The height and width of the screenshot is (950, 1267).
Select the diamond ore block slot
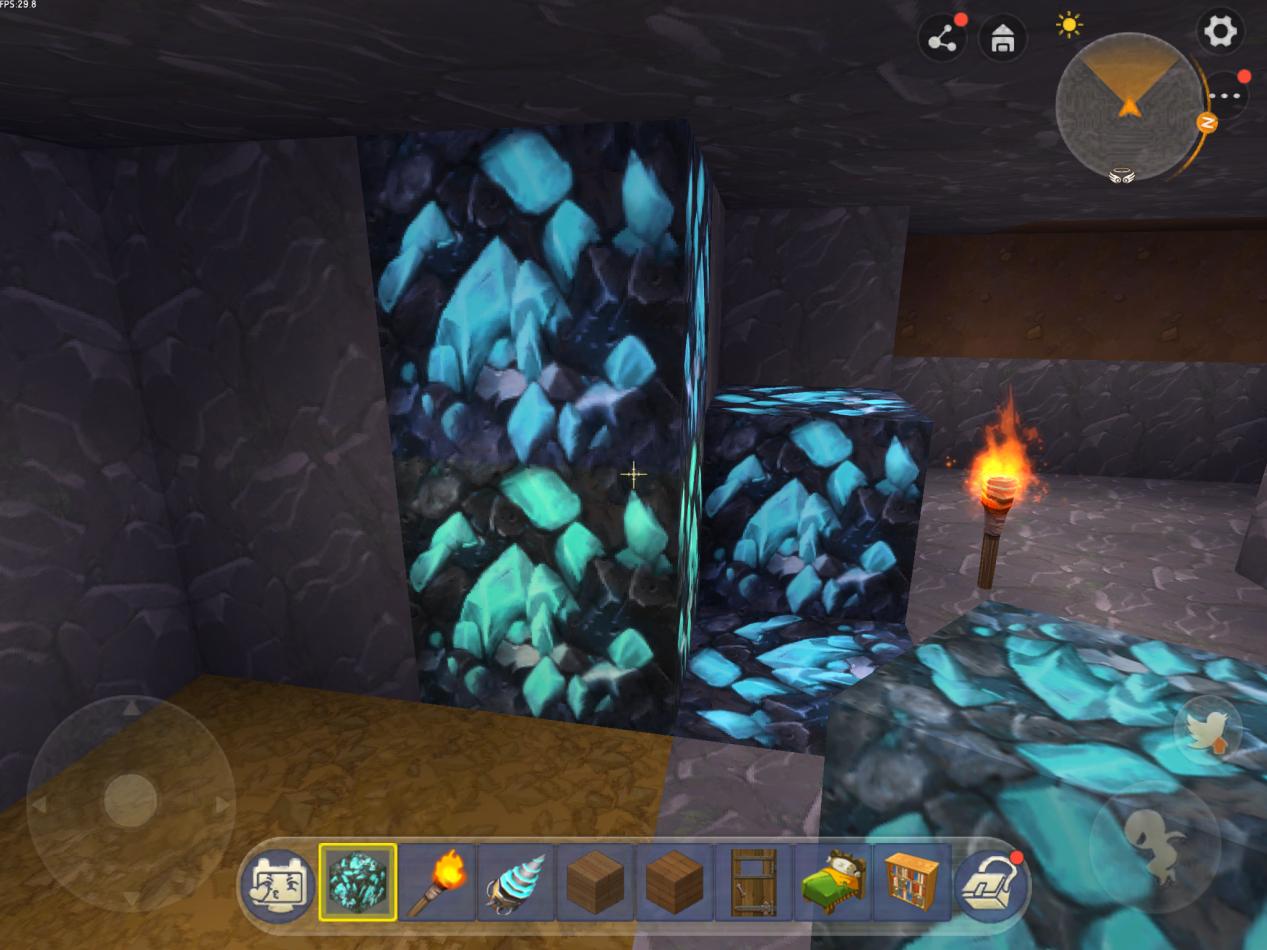pyautogui.click(x=358, y=882)
